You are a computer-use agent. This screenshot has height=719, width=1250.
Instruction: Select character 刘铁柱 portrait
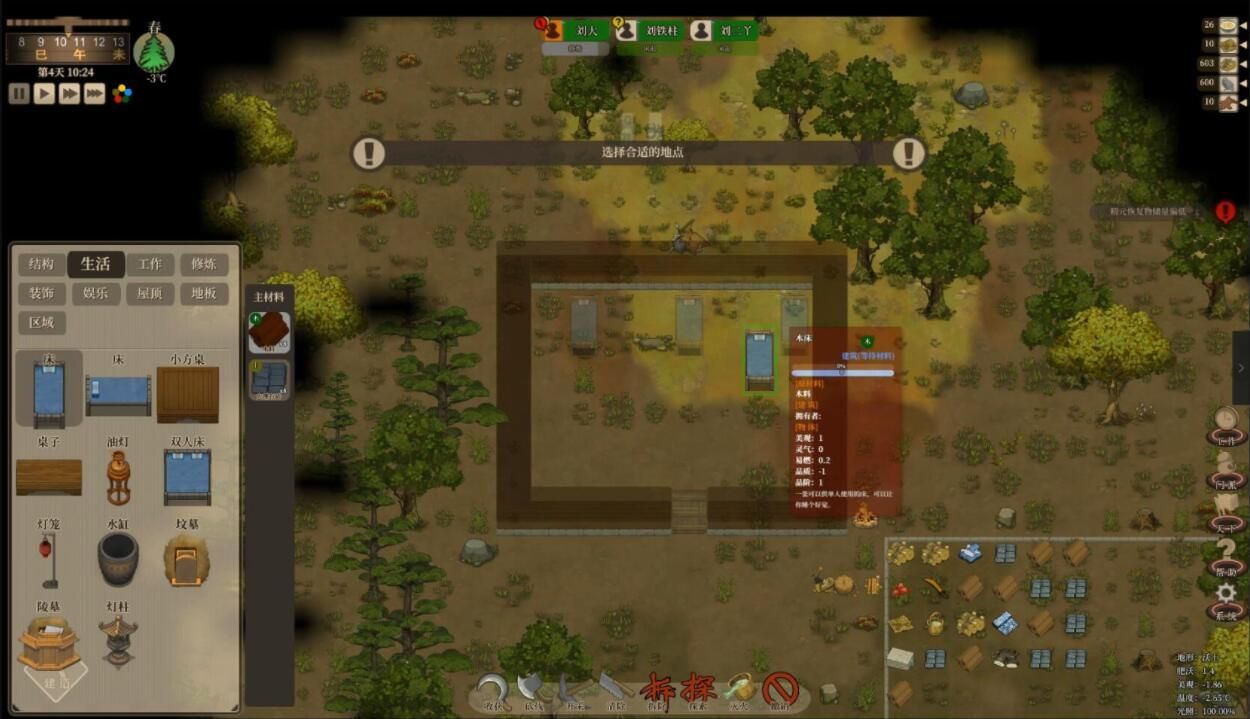pos(627,31)
